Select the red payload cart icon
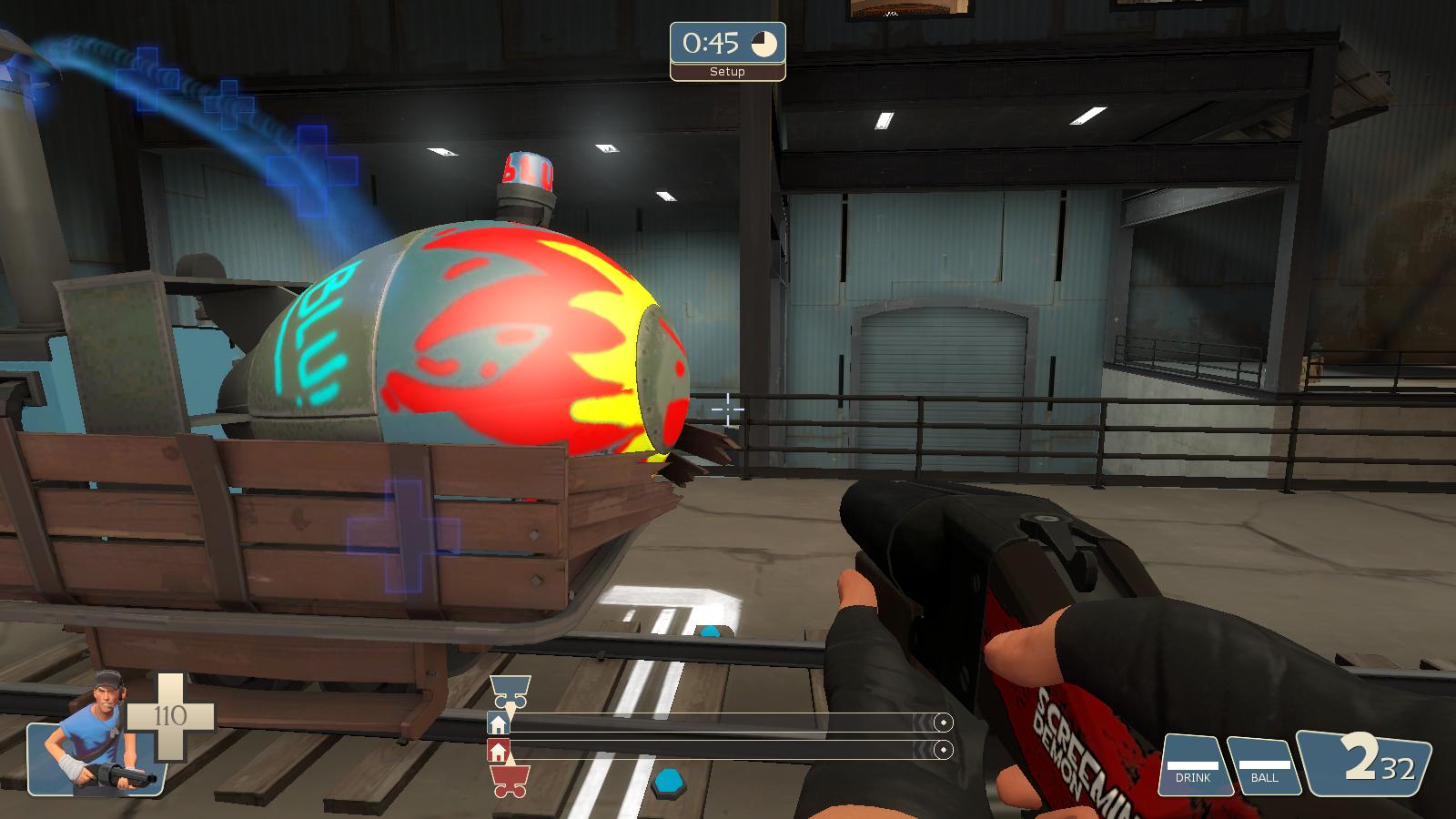 [510, 781]
